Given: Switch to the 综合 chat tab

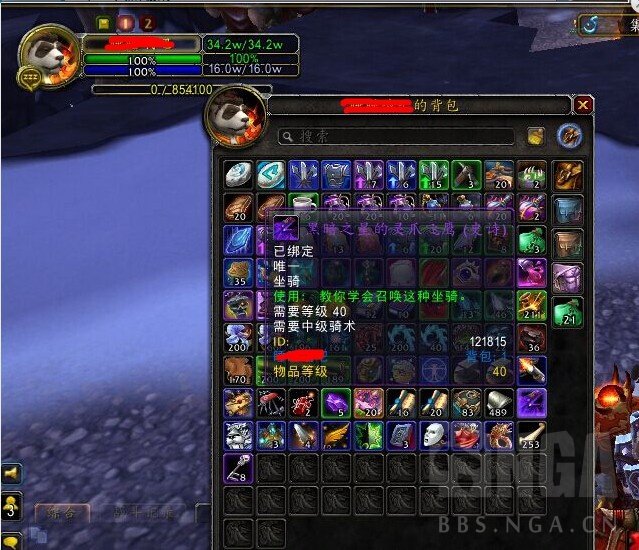Looking at the screenshot, I should [60, 514].
